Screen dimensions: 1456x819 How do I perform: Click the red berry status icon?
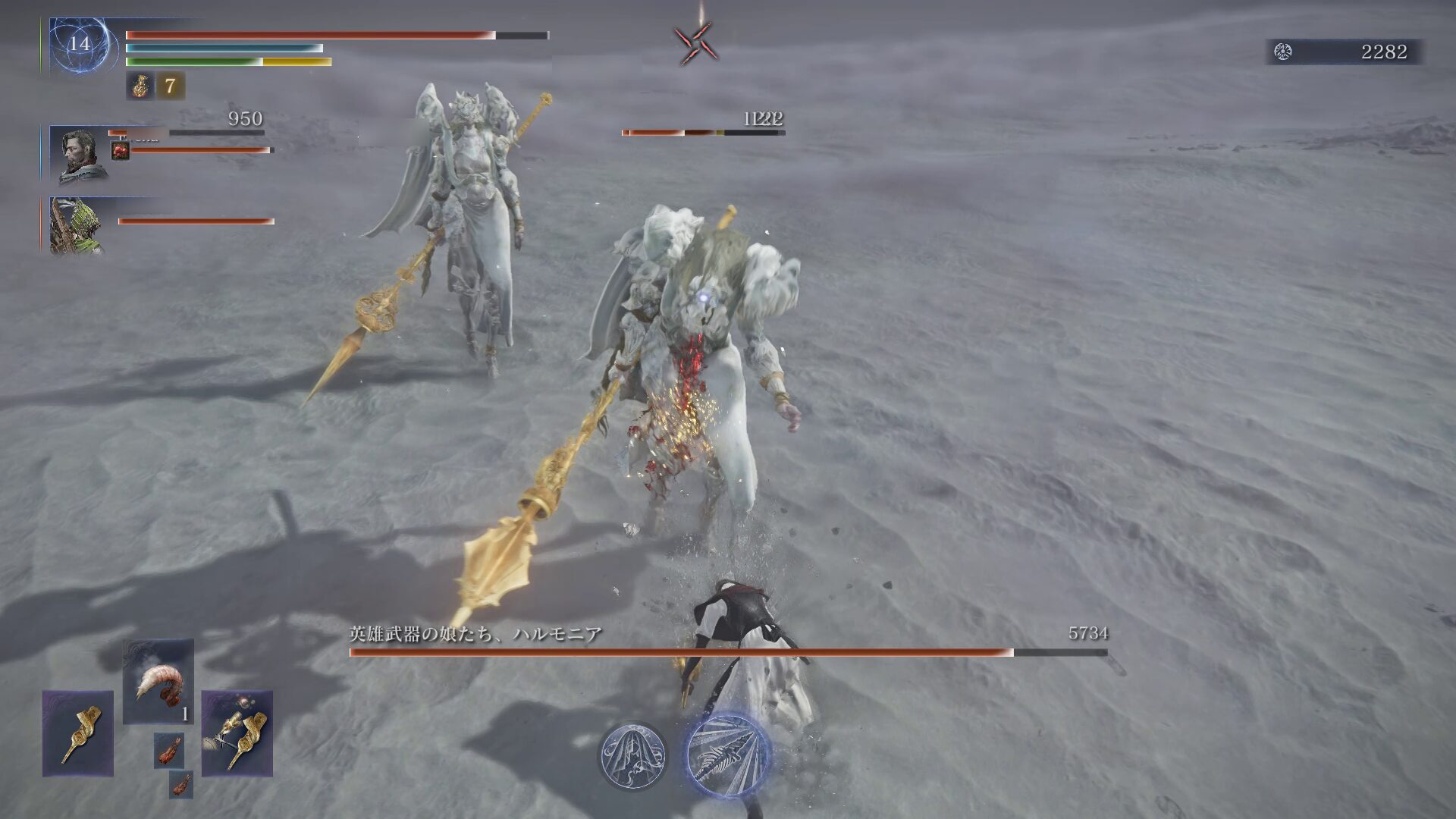tap(120, 151)
